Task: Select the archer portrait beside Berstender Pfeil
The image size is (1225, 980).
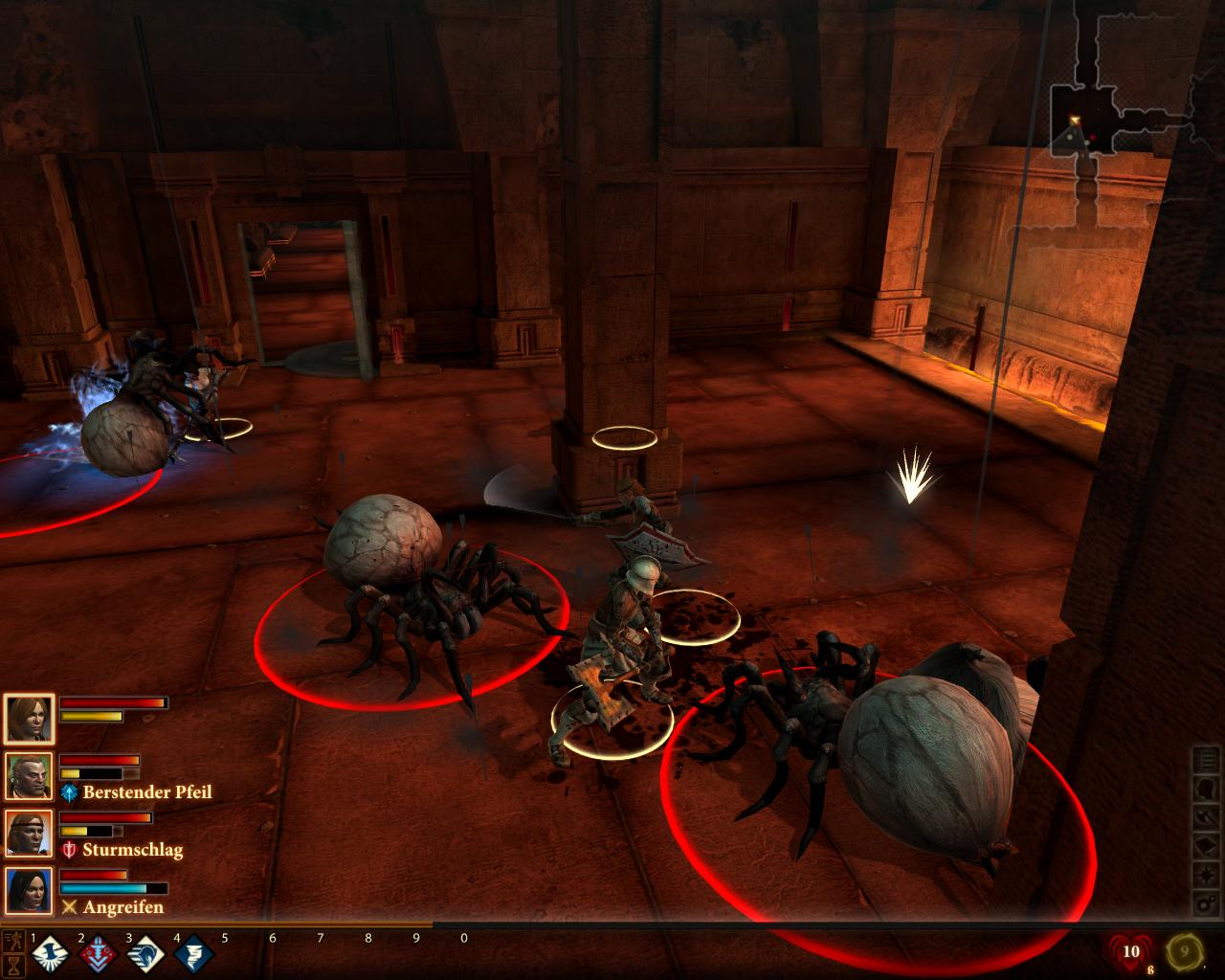Action: point(29,777)
